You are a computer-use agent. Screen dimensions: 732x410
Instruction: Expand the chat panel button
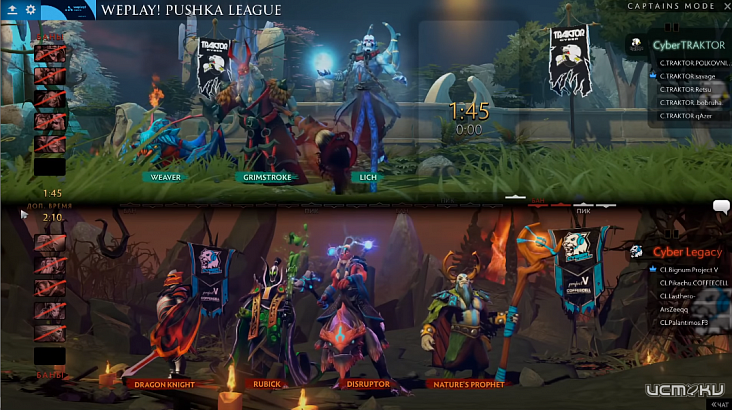tap(719, 404)
